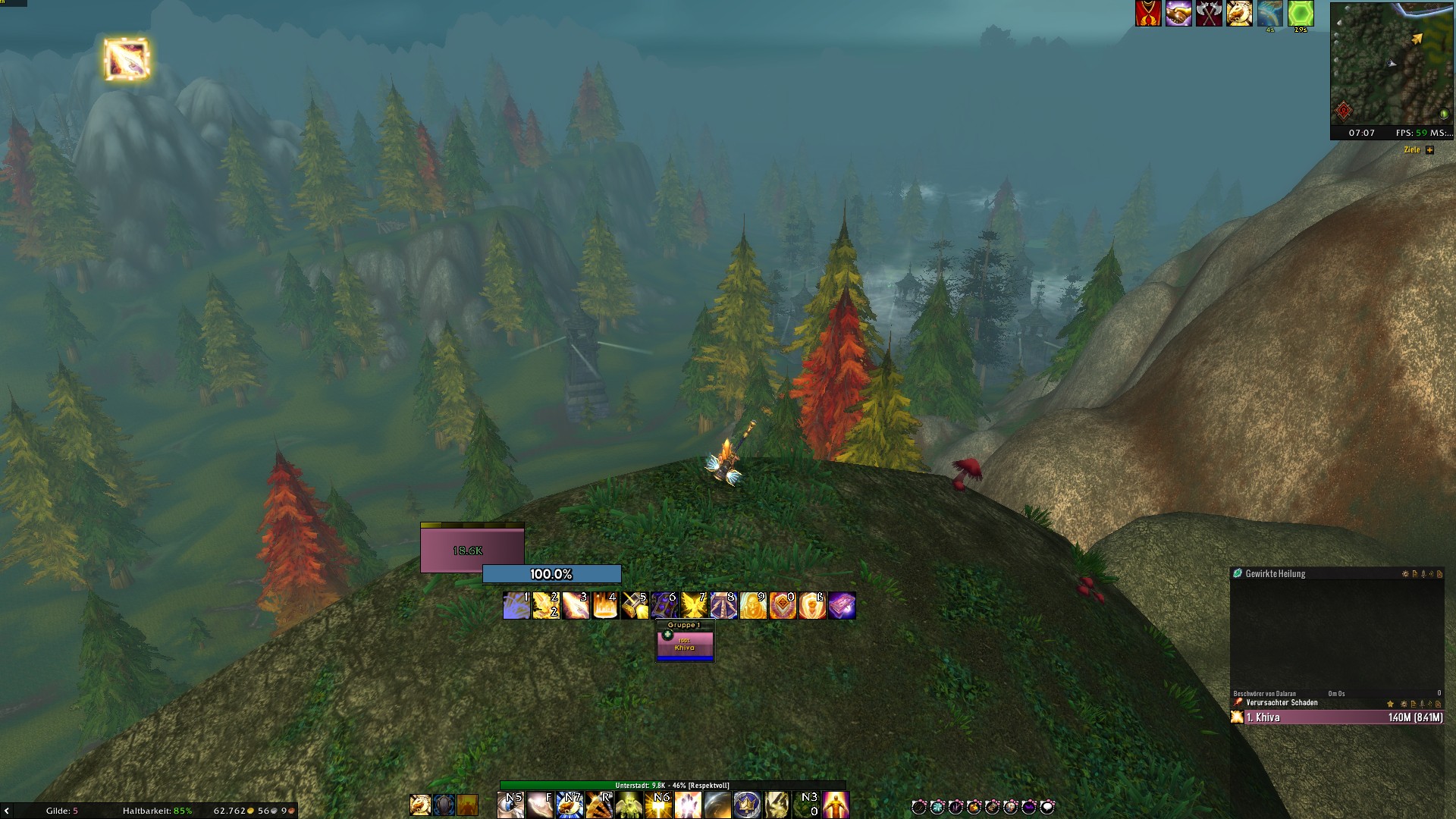Viewport: 1456px width, 819px height.
Task: Select the crossed axes buff icon
Action: point(1209,14)
